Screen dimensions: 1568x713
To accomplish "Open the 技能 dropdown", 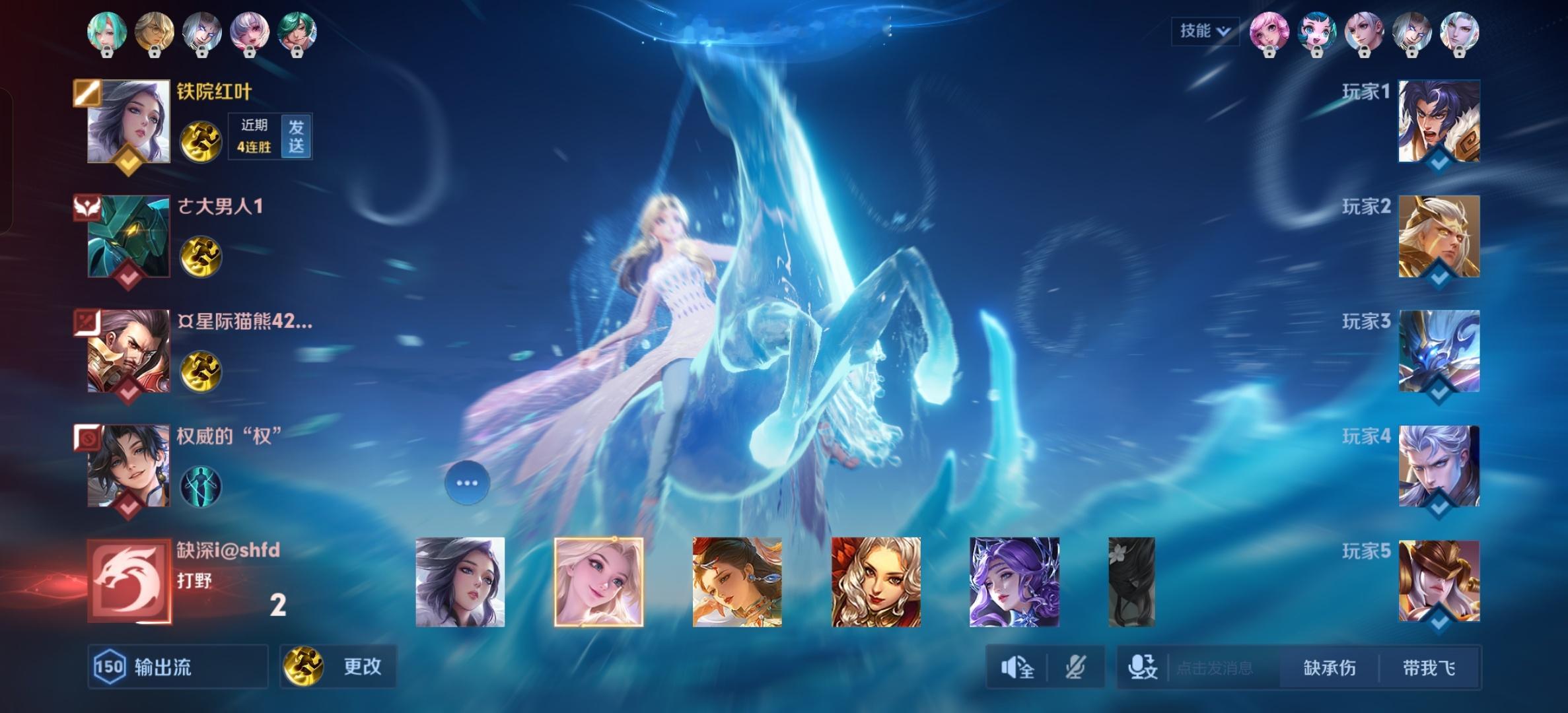I will 1204,31.
